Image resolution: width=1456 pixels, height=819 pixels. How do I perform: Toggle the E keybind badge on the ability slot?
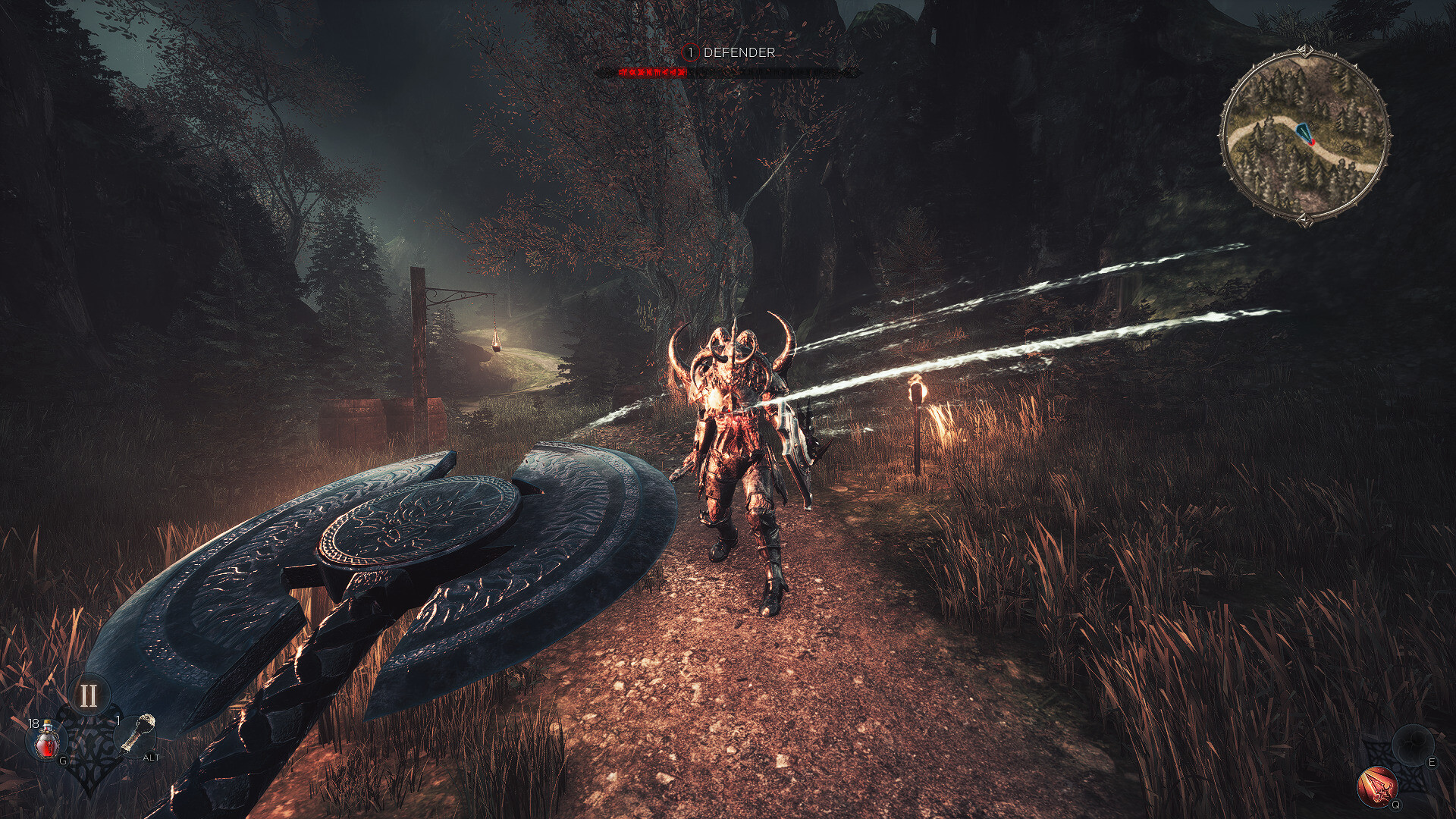[x=1432, y=762]
